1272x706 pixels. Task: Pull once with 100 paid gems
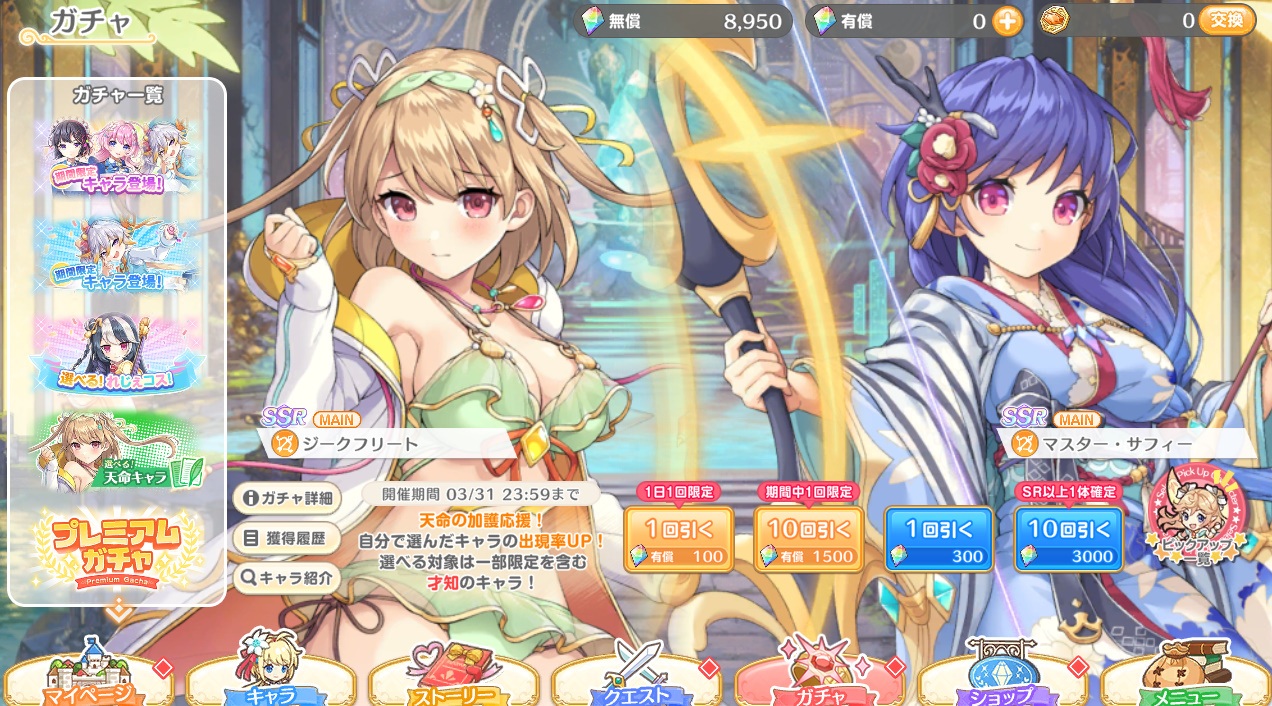click(679, 540)
